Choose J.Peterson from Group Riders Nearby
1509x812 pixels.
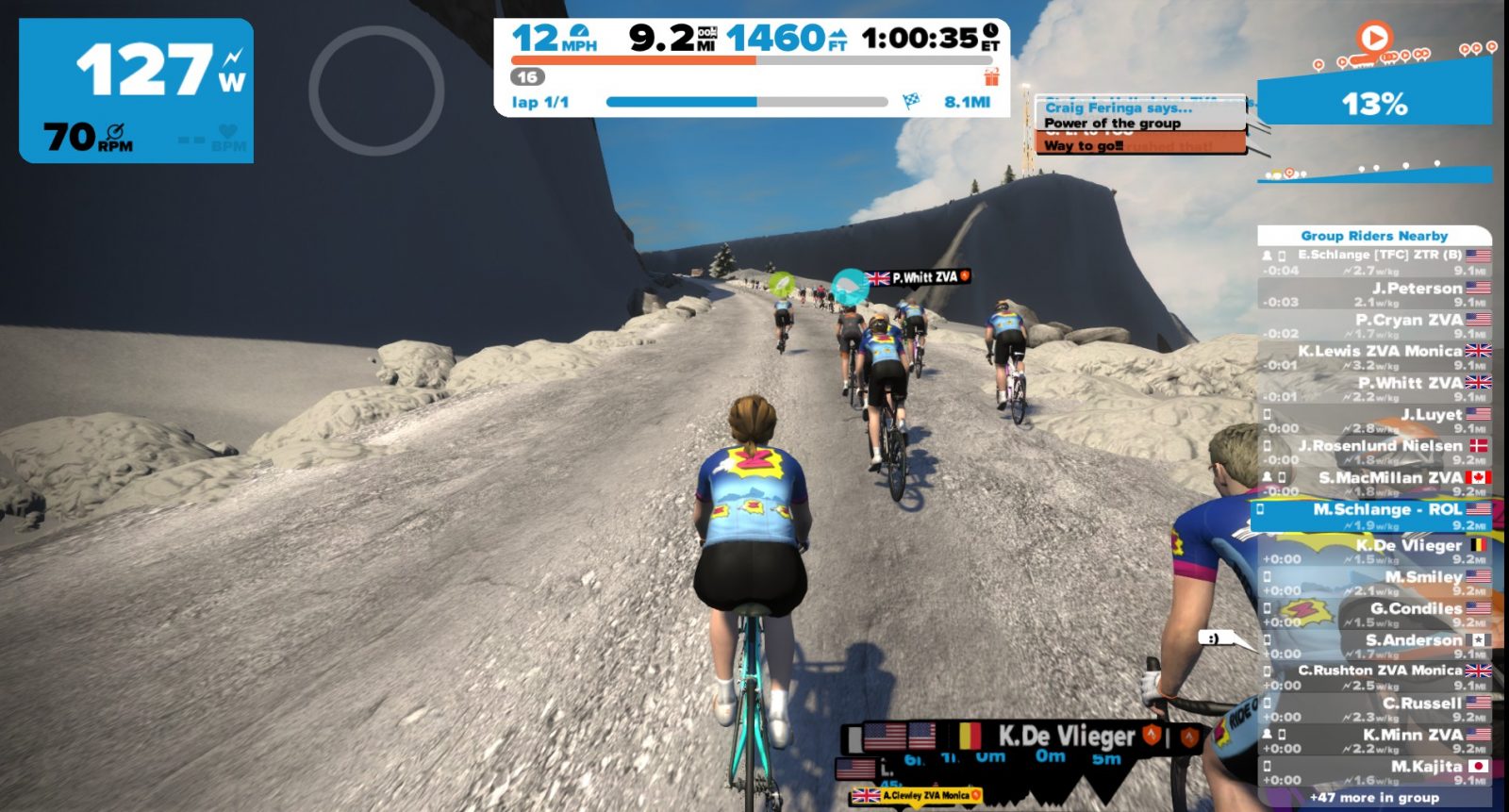[1375, 294]
